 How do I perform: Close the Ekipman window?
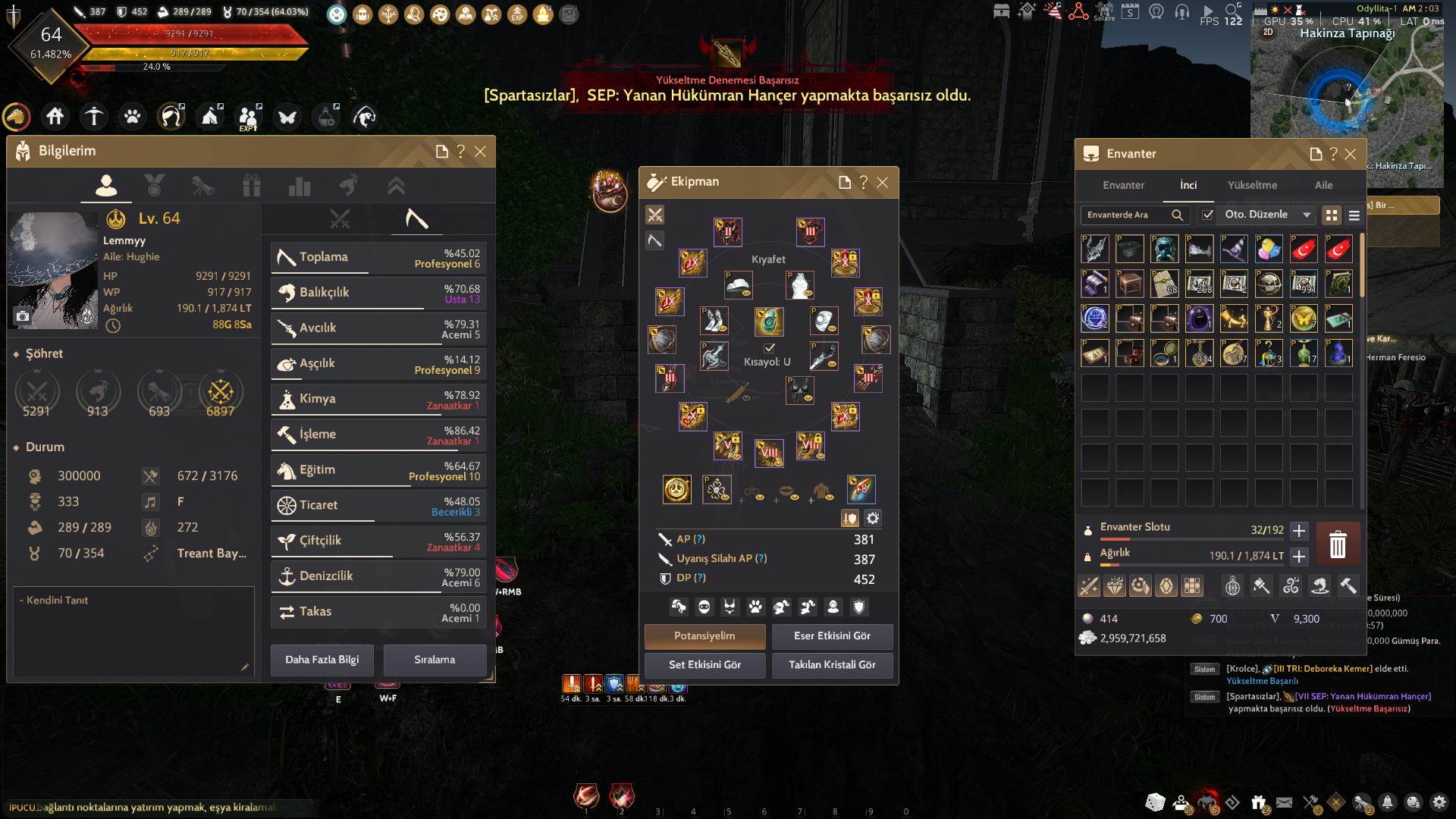tap(882, 183)
